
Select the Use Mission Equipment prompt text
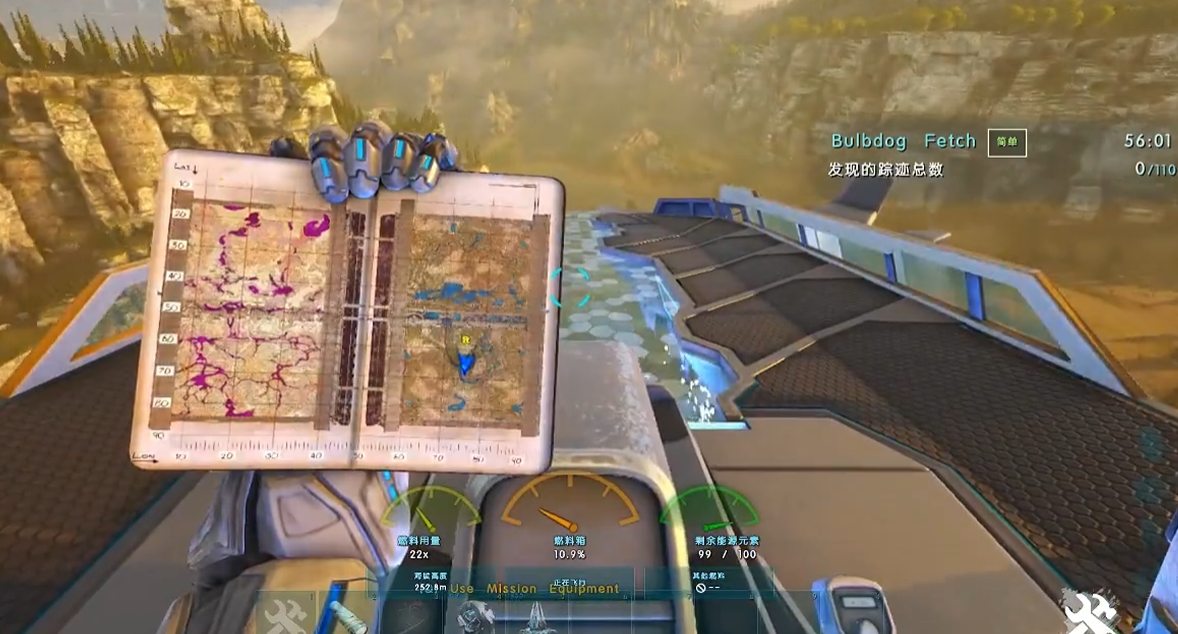point(534,589)
